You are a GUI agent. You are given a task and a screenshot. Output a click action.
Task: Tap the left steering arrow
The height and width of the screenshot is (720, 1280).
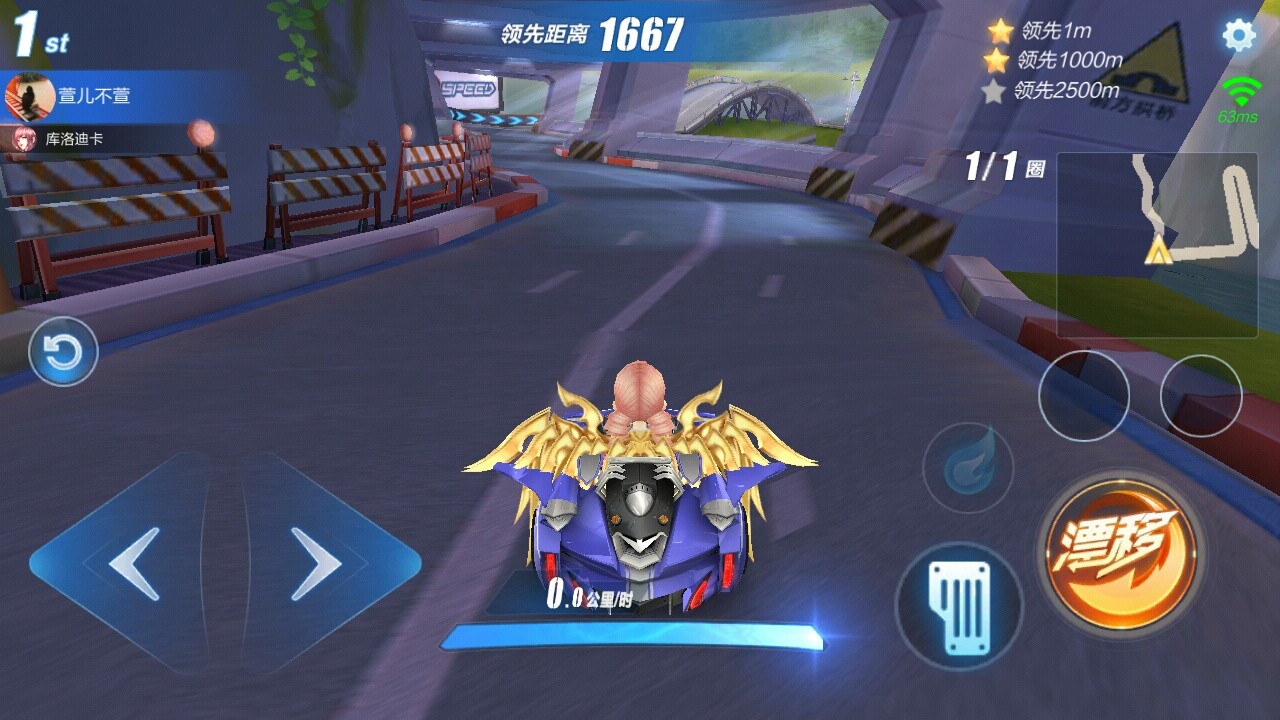pyautogui.click(x=133, y=564)
